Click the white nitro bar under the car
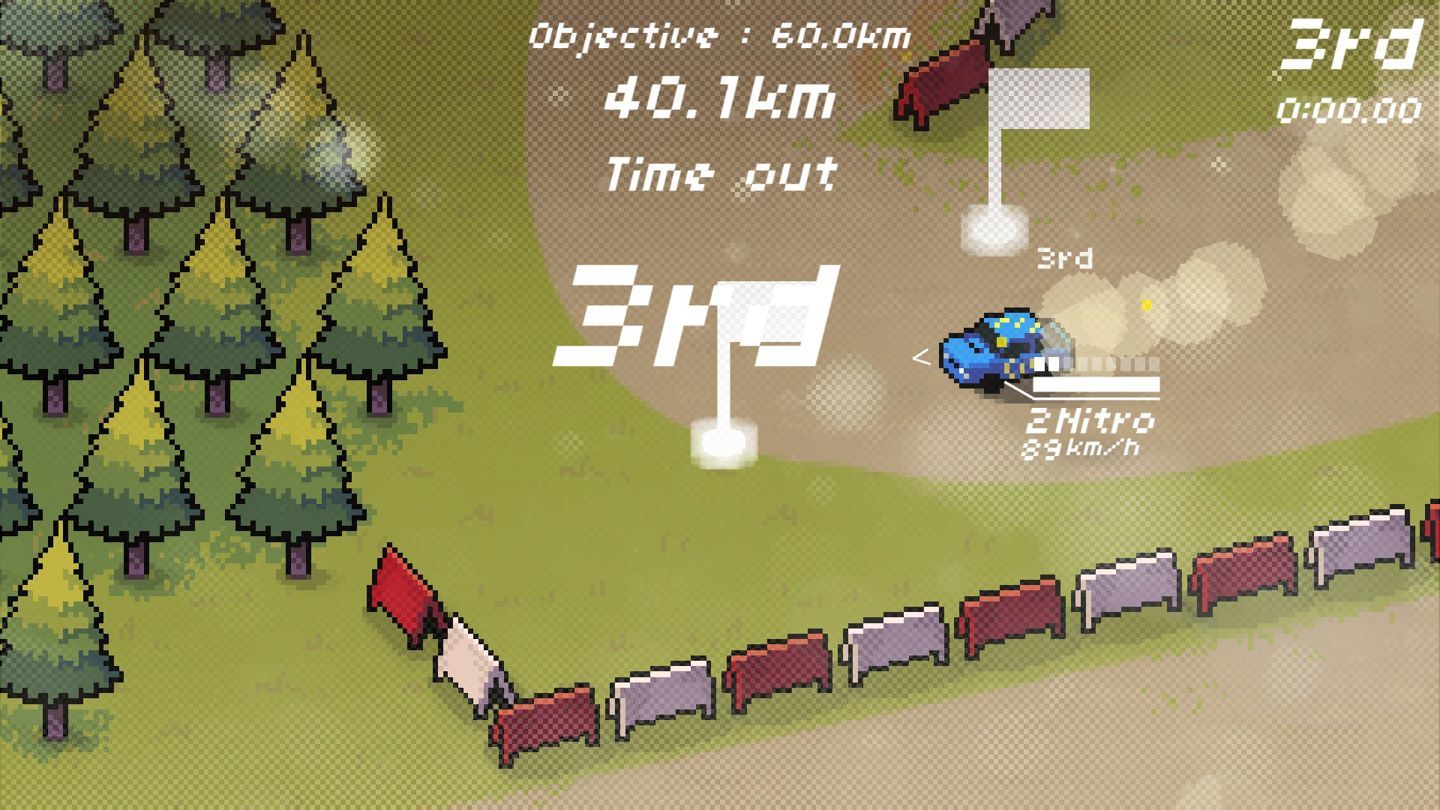The image size is (1440, 810). coord(1093,385)
